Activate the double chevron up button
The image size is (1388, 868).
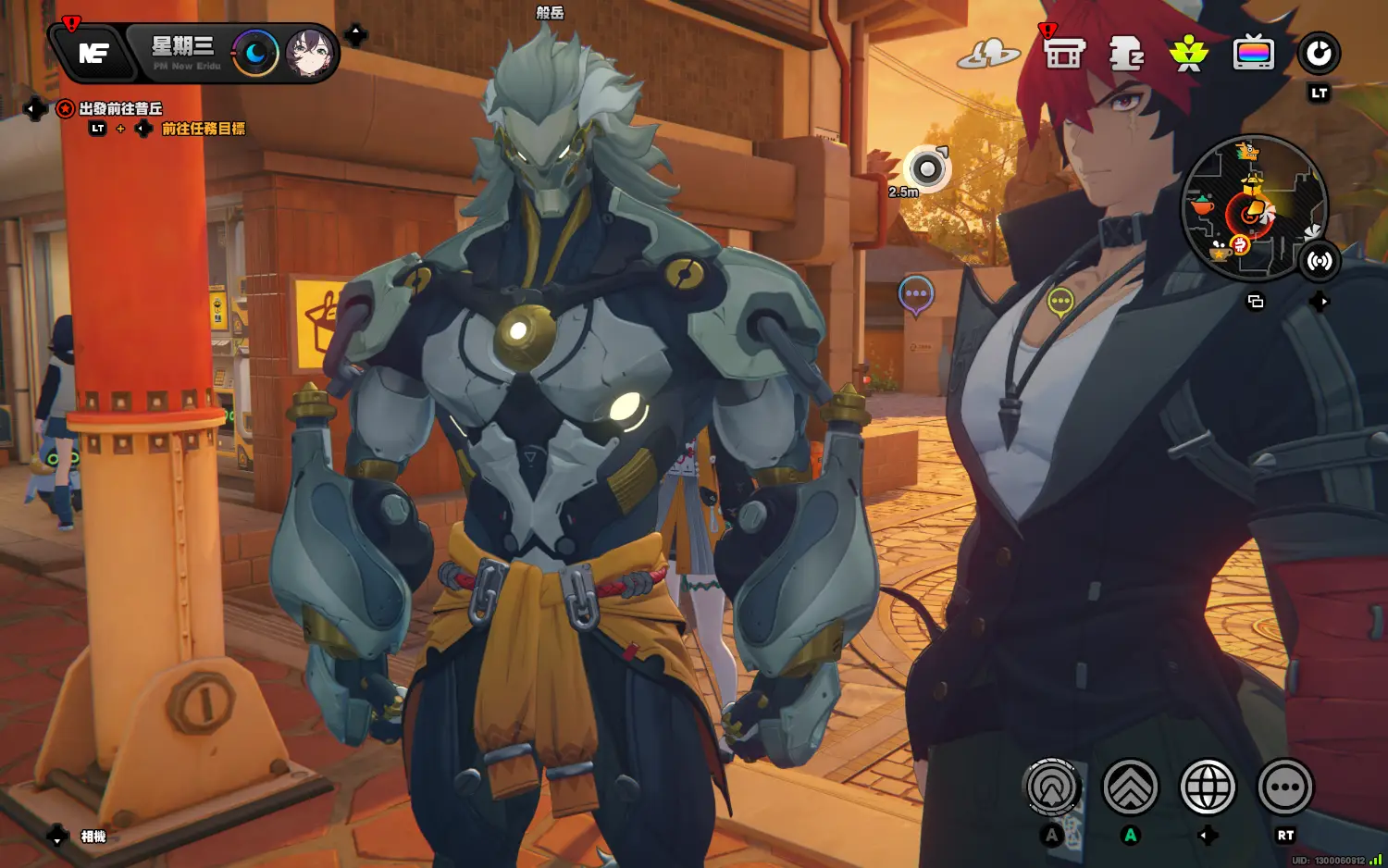[1130, 787]
